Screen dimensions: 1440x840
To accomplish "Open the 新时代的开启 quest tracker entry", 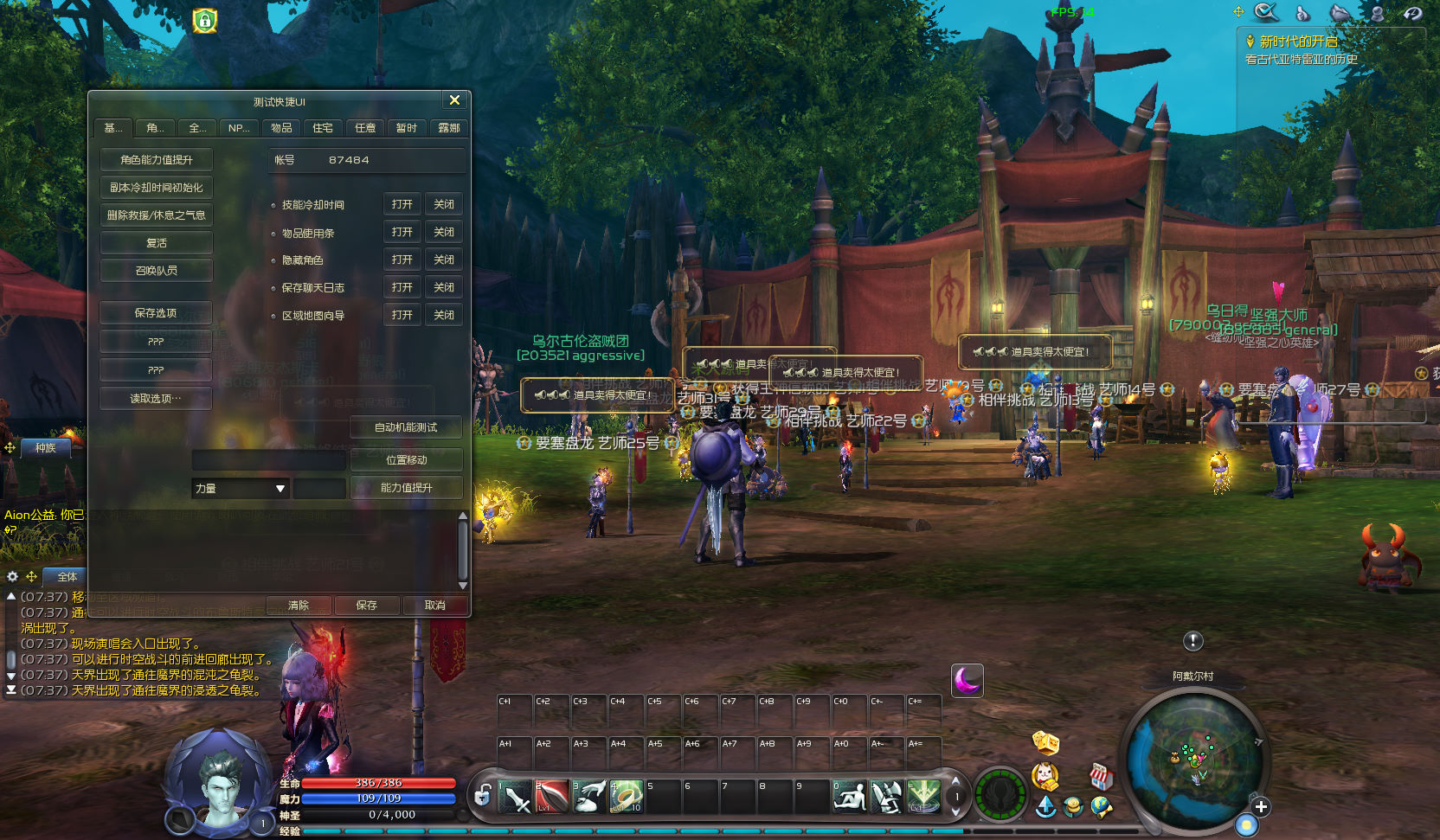I will click(x=1298, y=42).
